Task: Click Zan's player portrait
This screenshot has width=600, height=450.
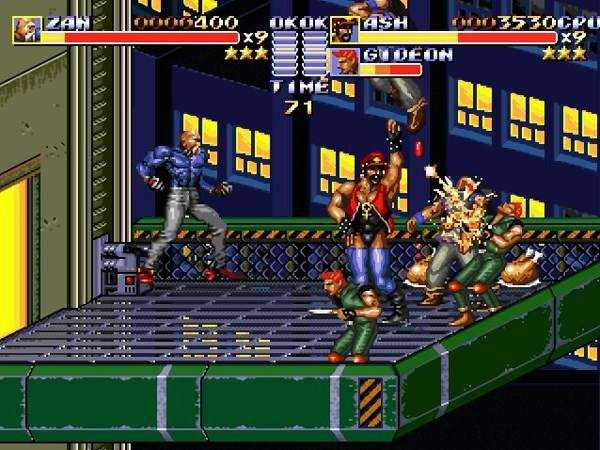Action: pos(26,30)
